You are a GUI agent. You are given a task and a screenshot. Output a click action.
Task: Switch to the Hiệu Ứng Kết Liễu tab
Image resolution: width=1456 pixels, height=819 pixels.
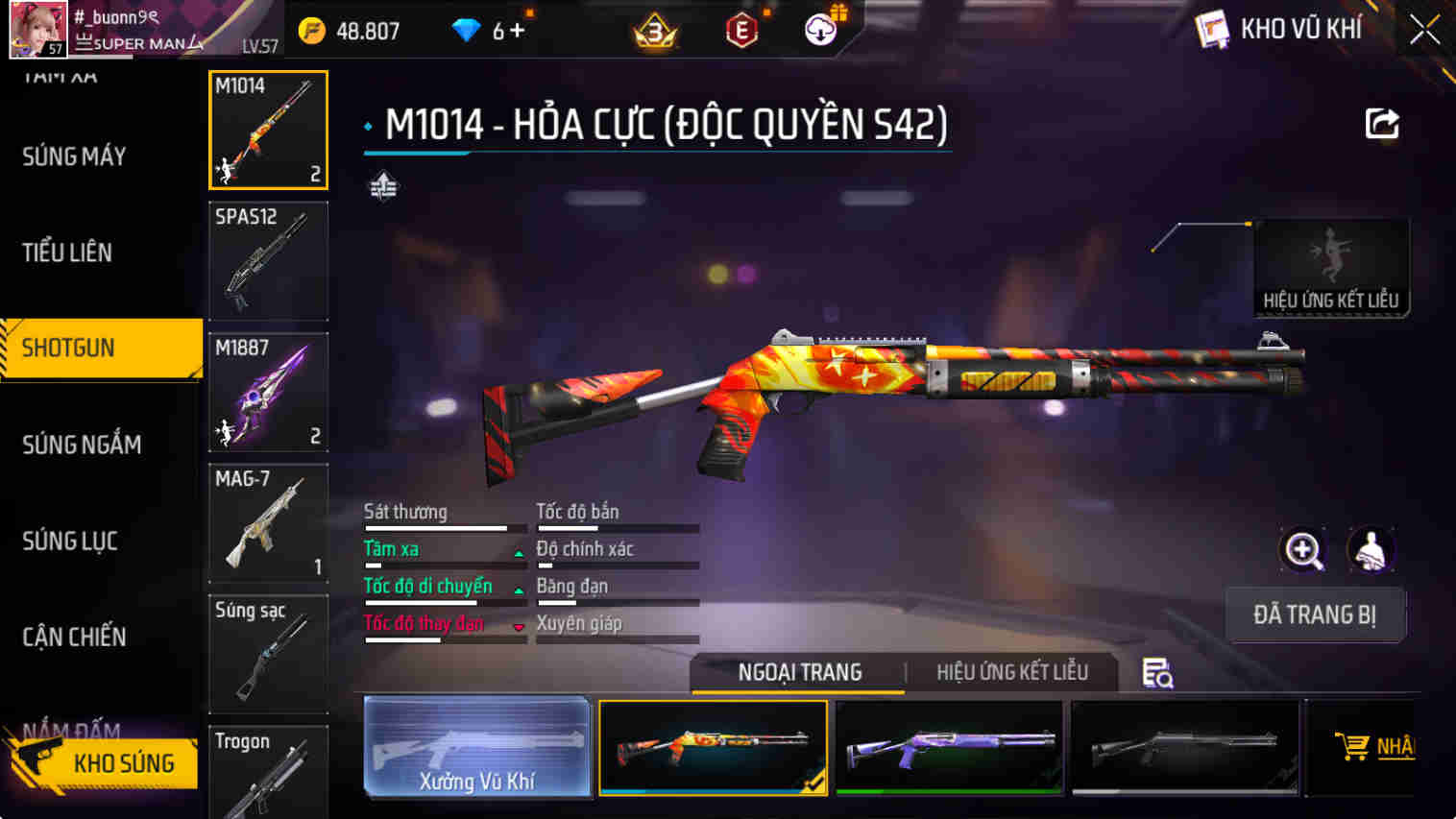[1011, 672]
